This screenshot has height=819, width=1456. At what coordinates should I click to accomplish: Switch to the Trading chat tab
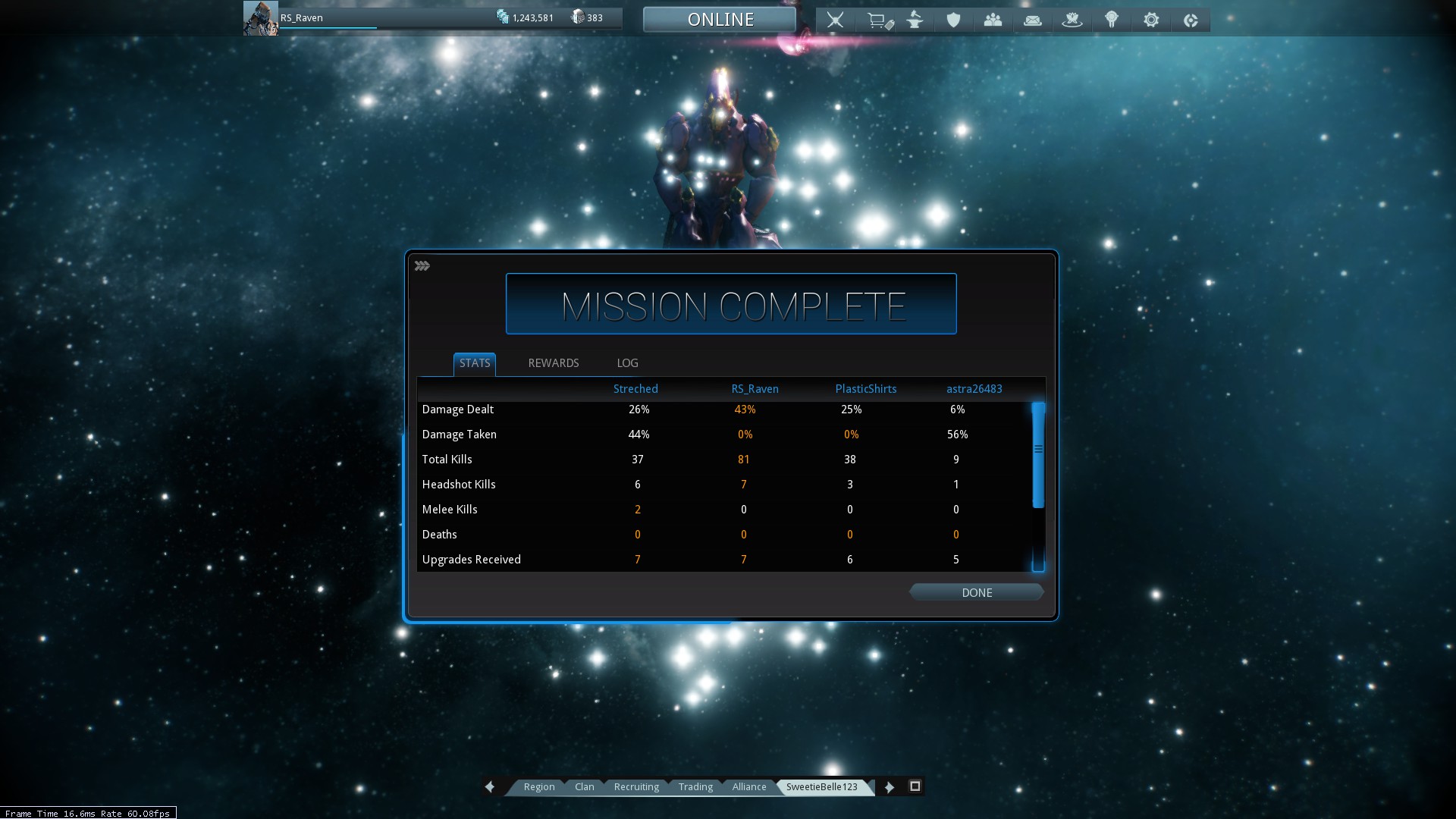click(x=695, y=786)
